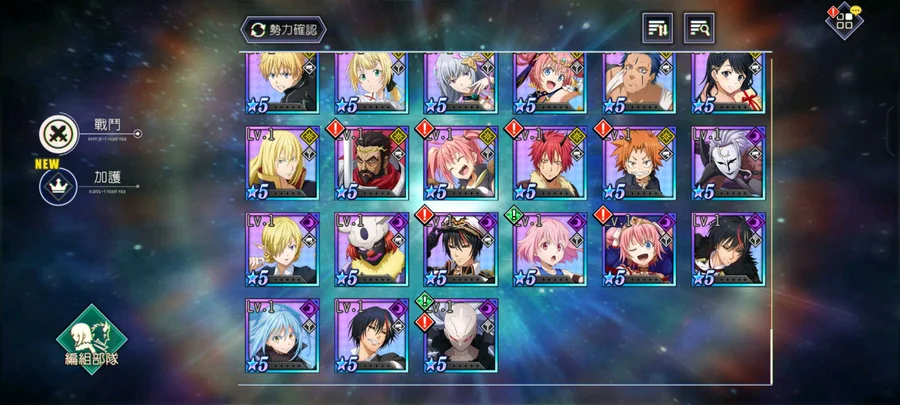Screen dimensions: 900x405
Task: Choose the red-haired horned character card
Action: pos(549,163)
